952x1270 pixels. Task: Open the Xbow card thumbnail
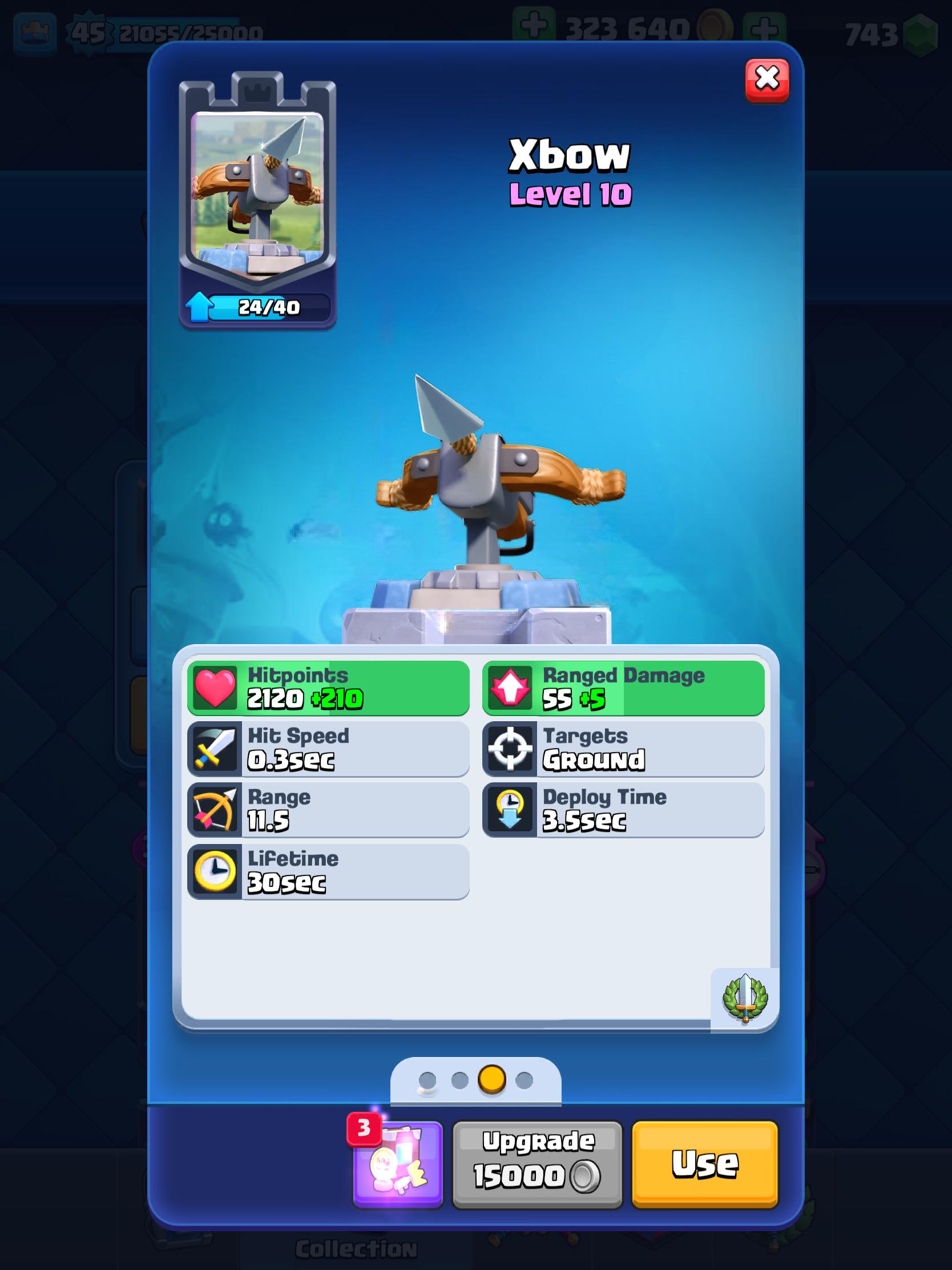tap(259, 190)
